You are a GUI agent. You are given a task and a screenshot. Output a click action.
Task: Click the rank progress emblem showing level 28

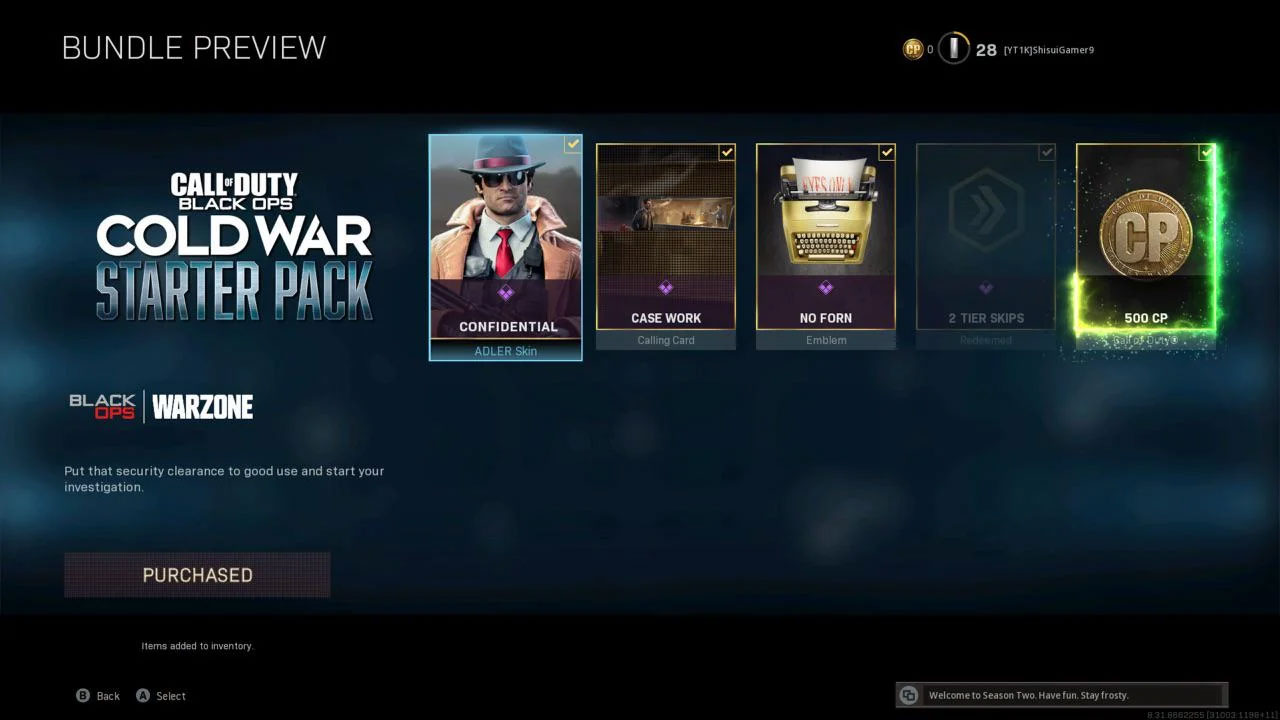pos(953,48)
